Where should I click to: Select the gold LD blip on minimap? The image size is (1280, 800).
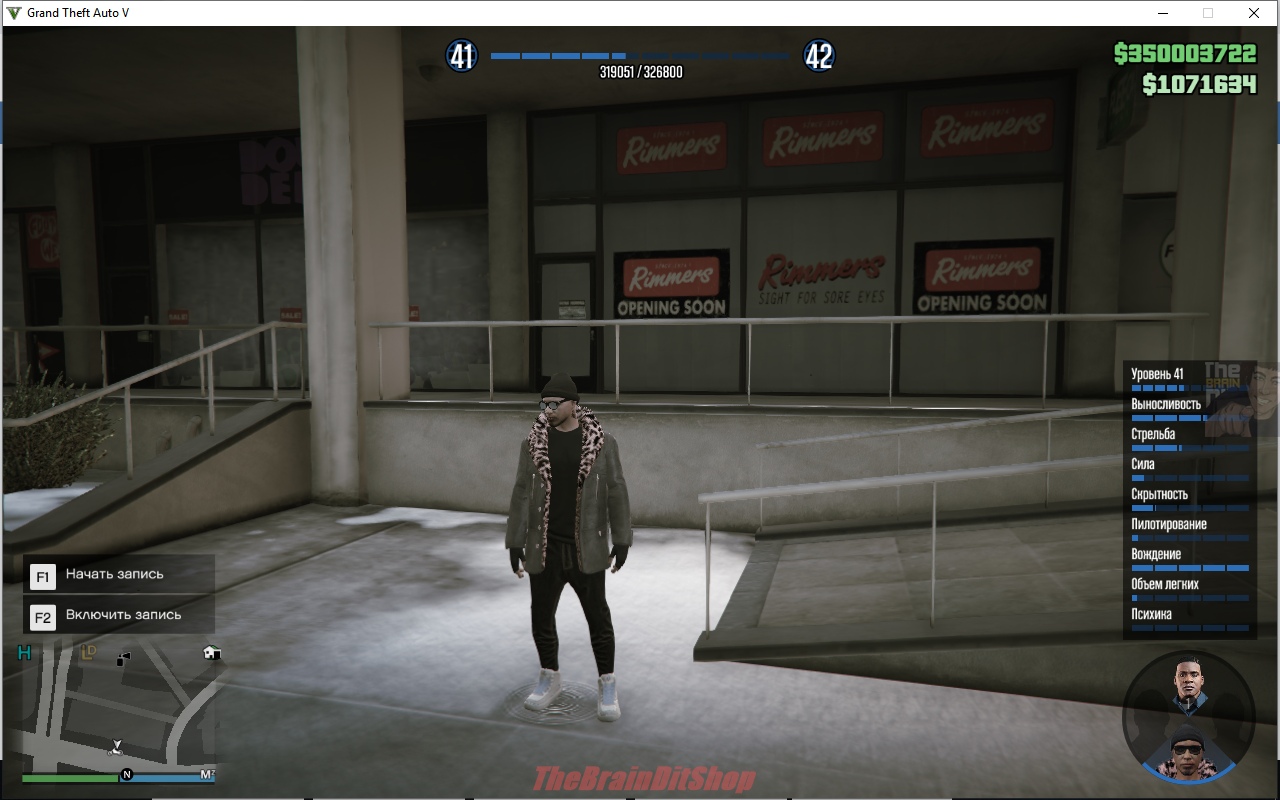coord(88,653)
